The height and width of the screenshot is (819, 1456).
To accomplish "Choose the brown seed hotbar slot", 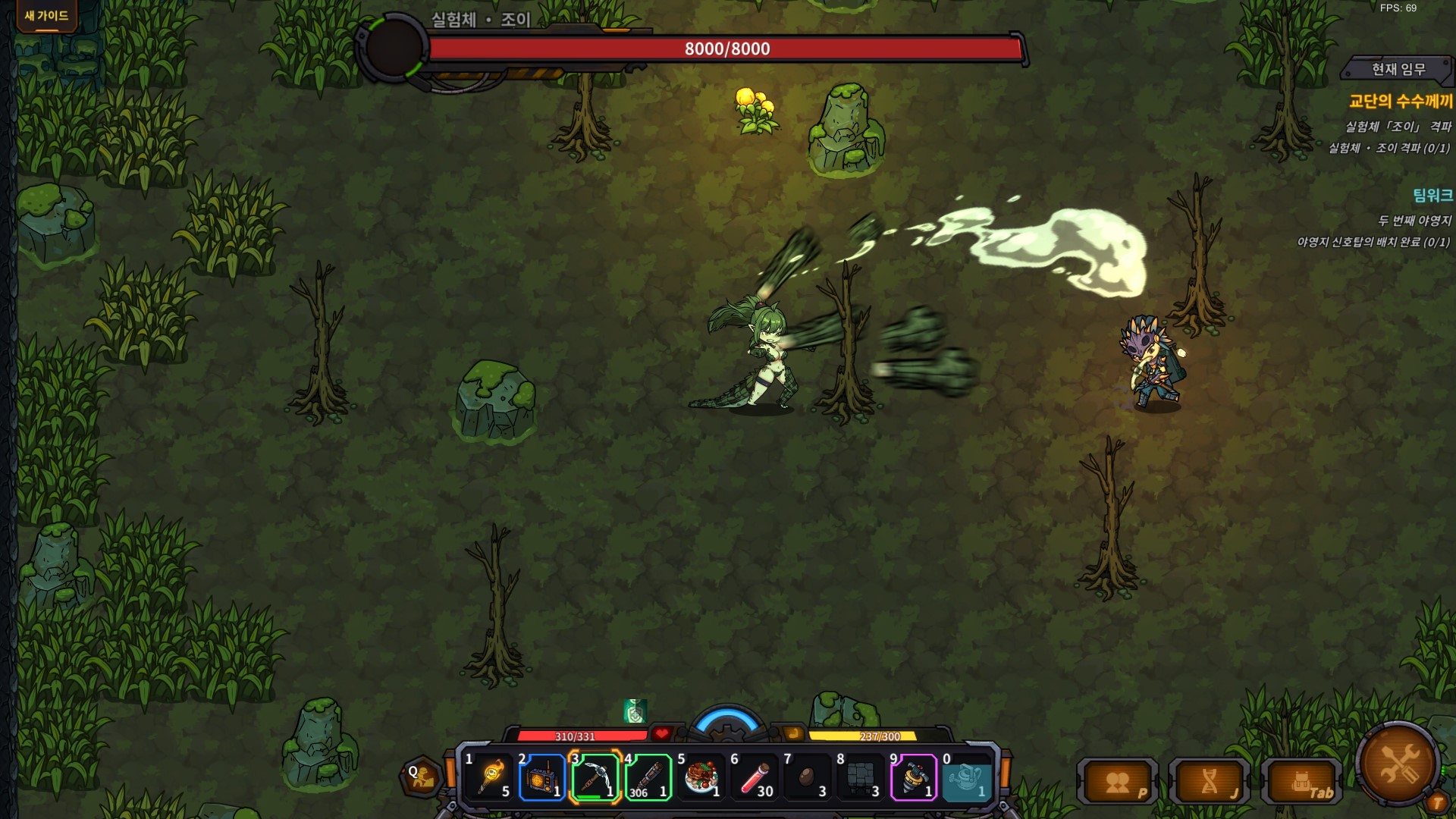I will (808, 777).
